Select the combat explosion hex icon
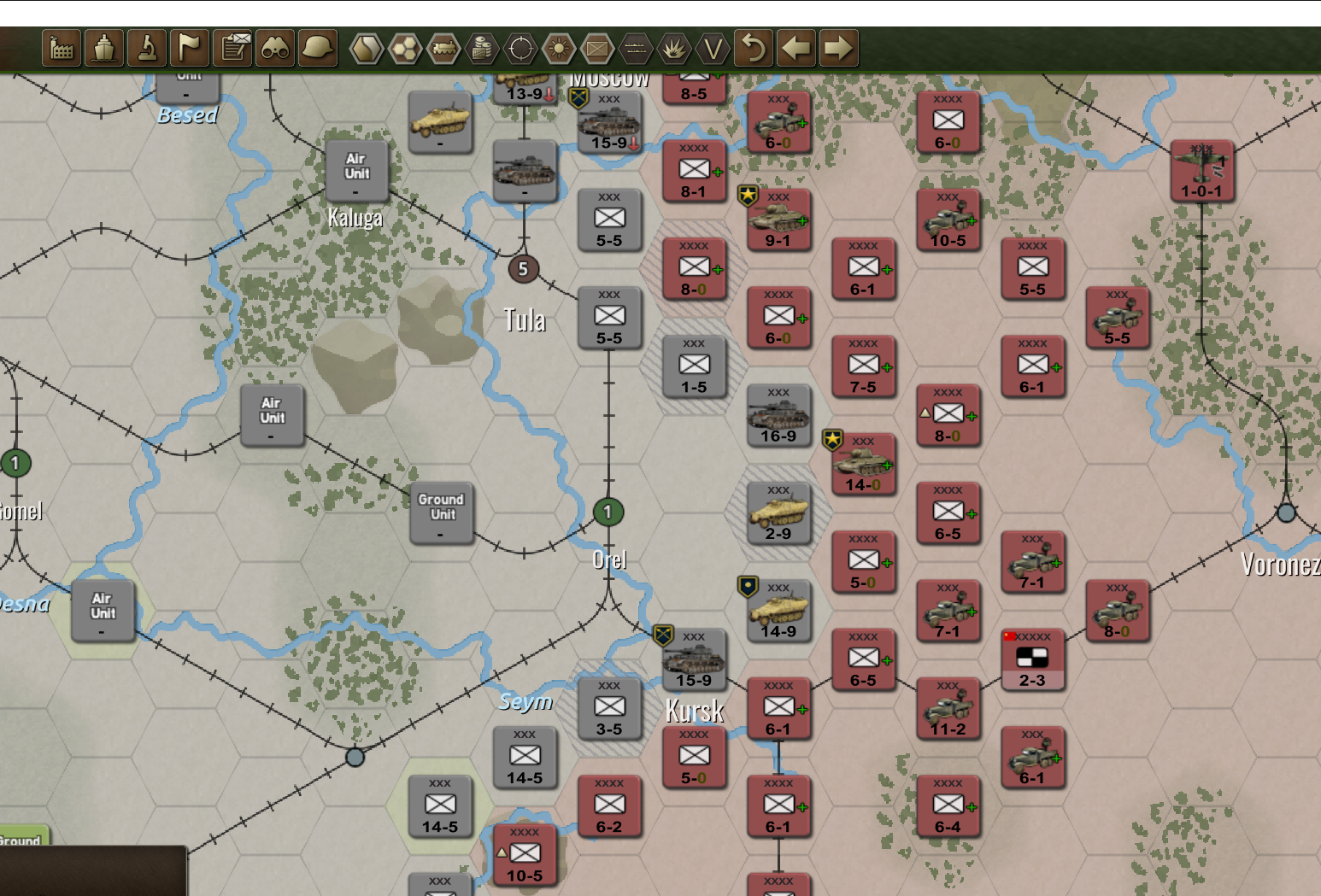Image resolution: width=1321 pixels, height=896 pixels. (673, 49)
